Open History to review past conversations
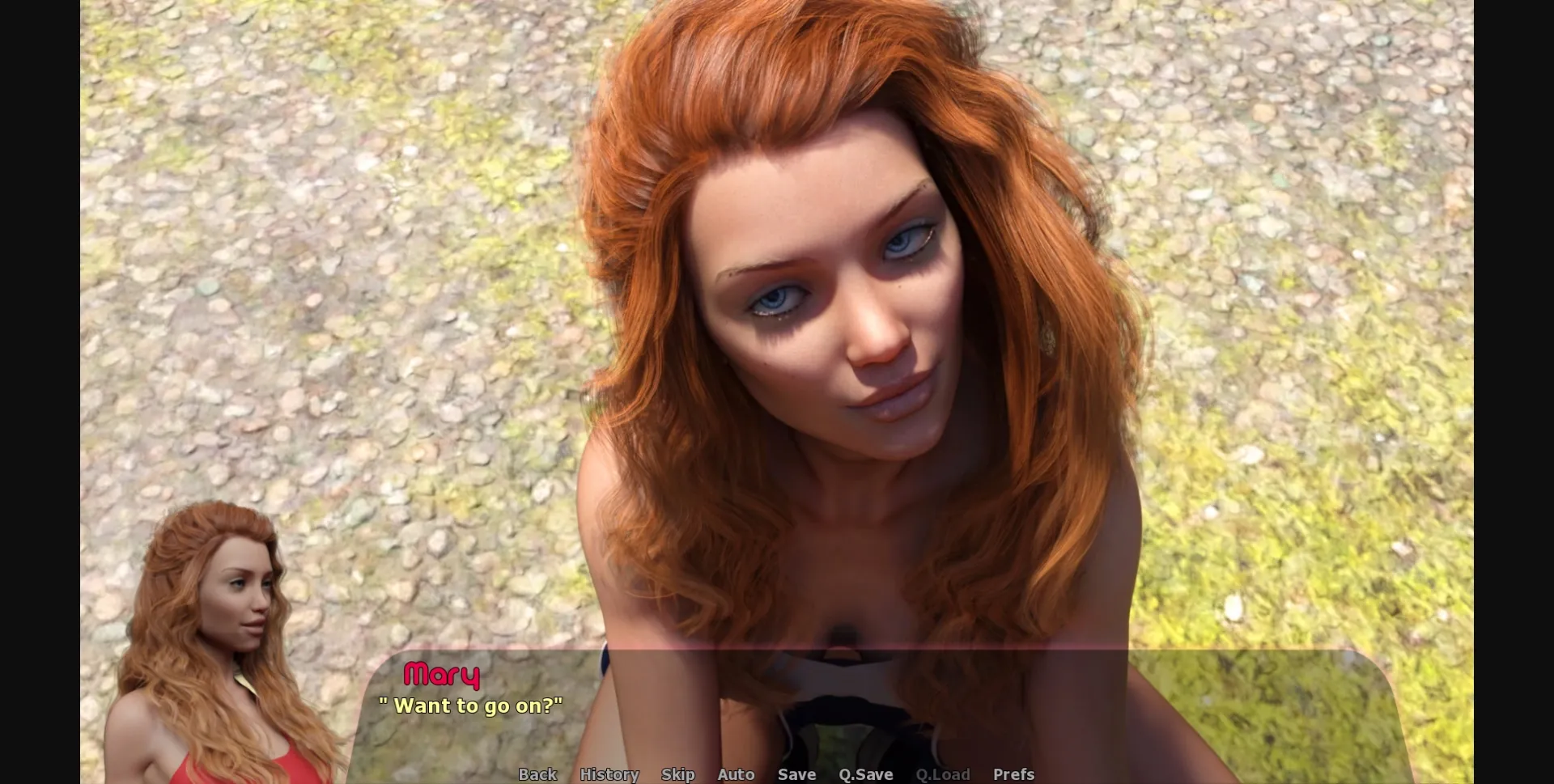This screenshot has height=784, width=1554. tap(608, 774)
